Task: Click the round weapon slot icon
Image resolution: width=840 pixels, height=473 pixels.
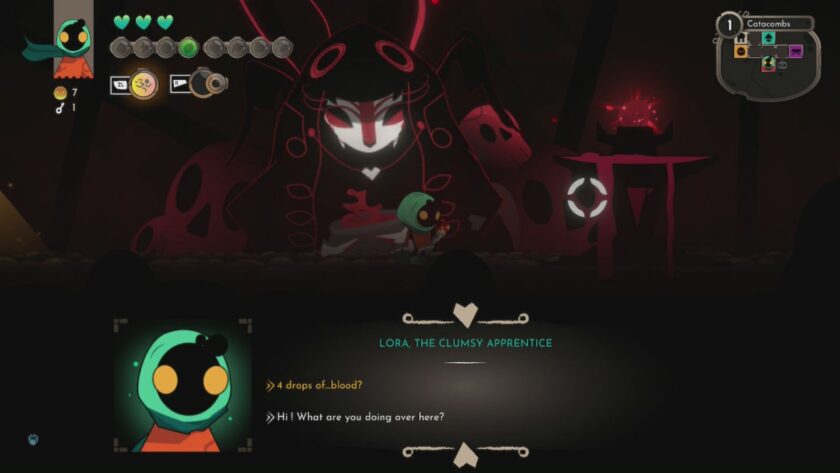Action: click(x=208, y=85)
